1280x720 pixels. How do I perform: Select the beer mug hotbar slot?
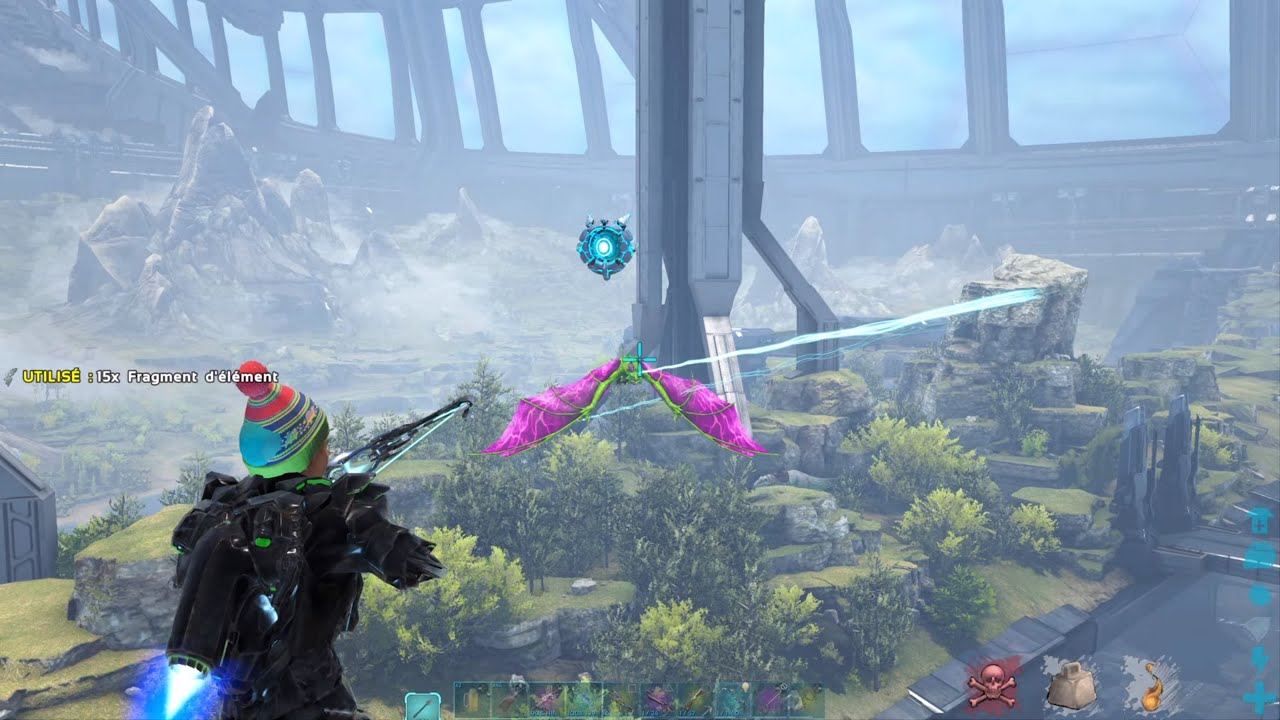[x=472, y=699]
